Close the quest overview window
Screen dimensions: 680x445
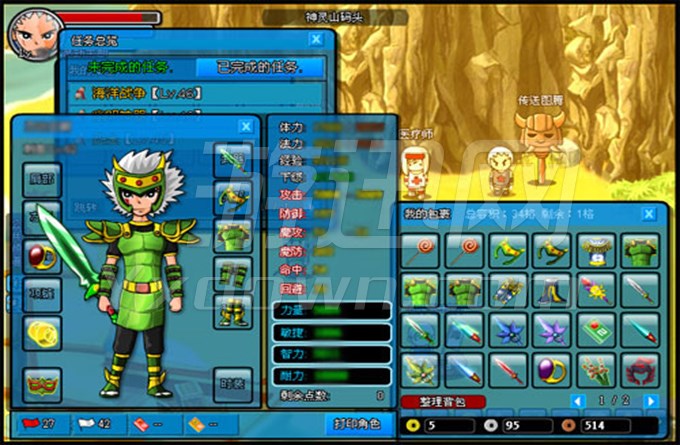316,39
